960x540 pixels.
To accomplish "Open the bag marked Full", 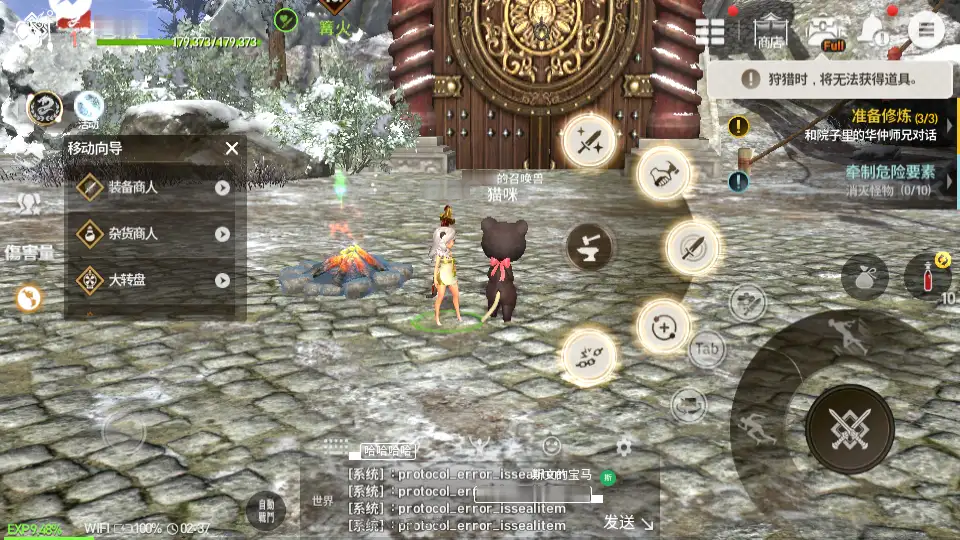I will point(826,32).
